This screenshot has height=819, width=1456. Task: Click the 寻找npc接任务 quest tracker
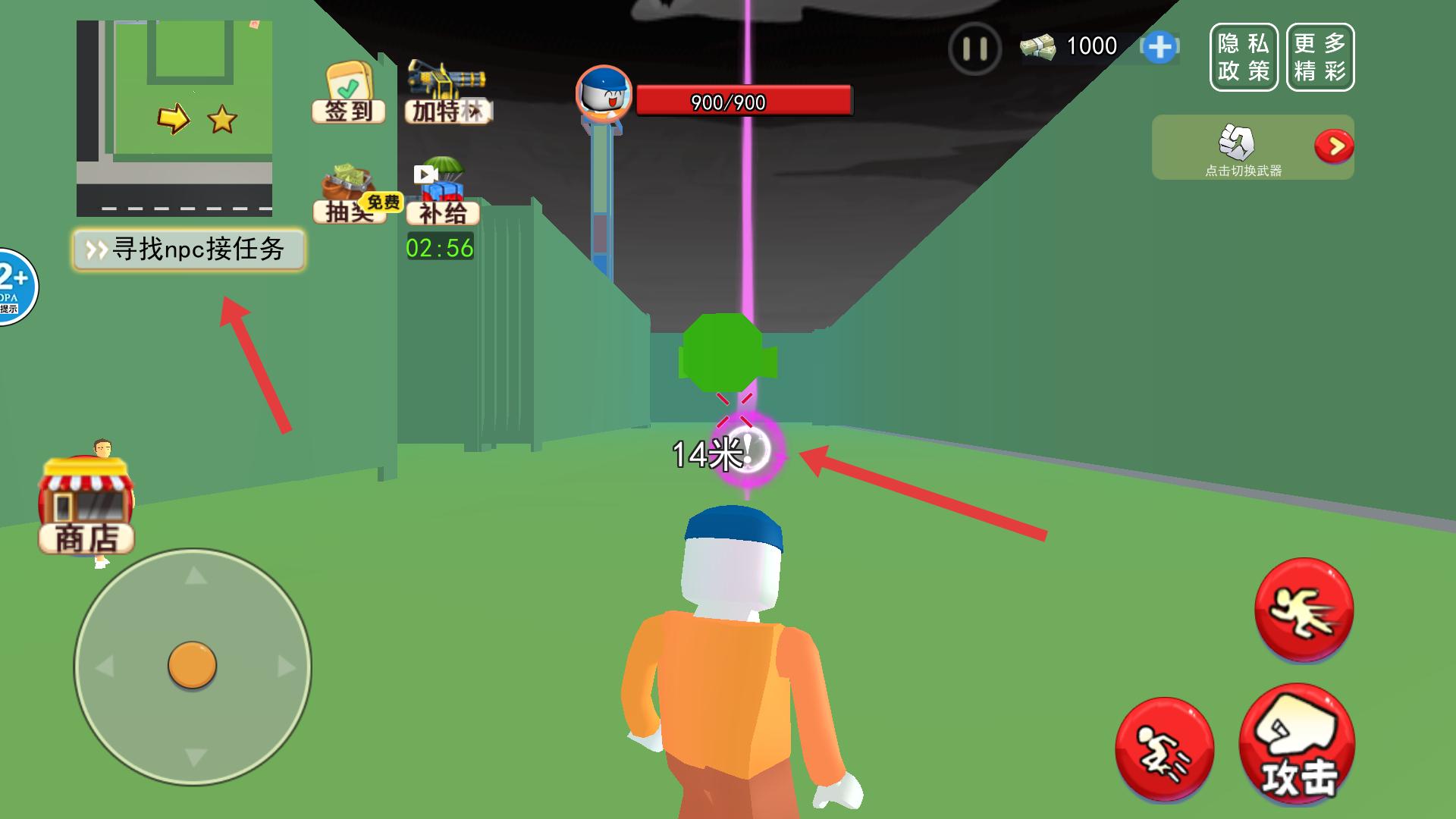(189, 249)
